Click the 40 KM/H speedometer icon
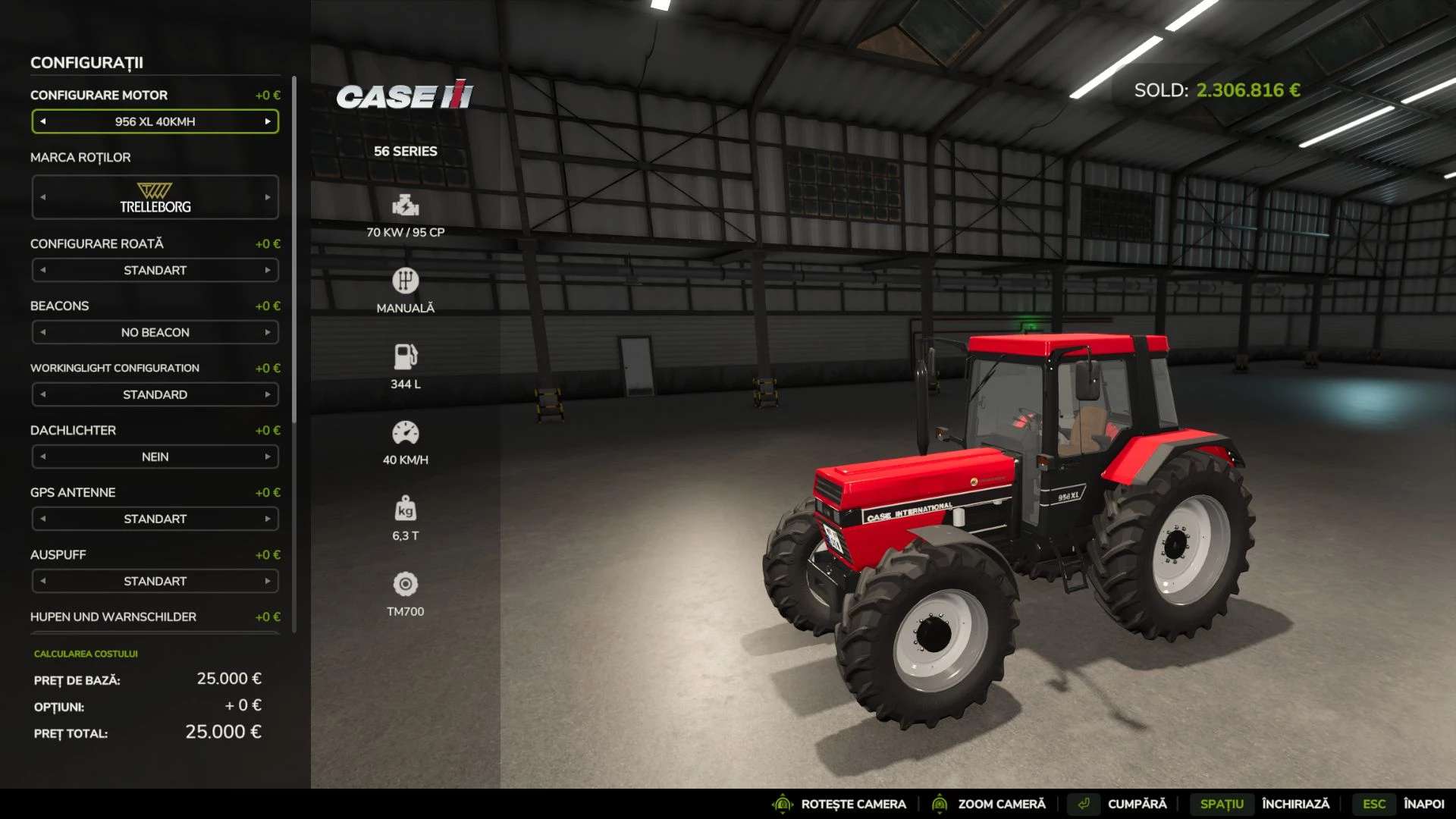The width and height of the screenshot is (1456, 819). tap(406, 432)
